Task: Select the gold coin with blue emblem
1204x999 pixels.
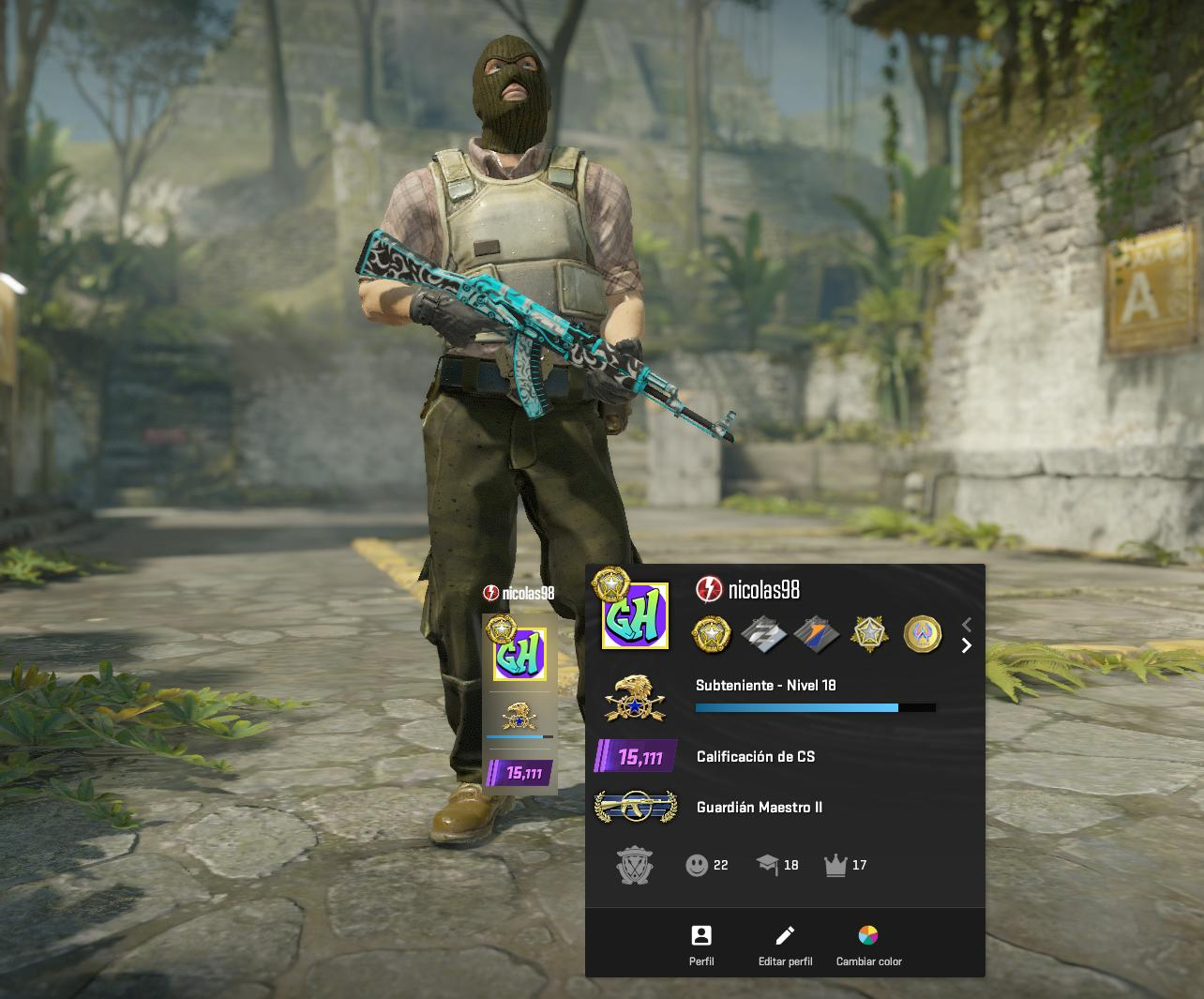Action: click(x=922, y=634)
